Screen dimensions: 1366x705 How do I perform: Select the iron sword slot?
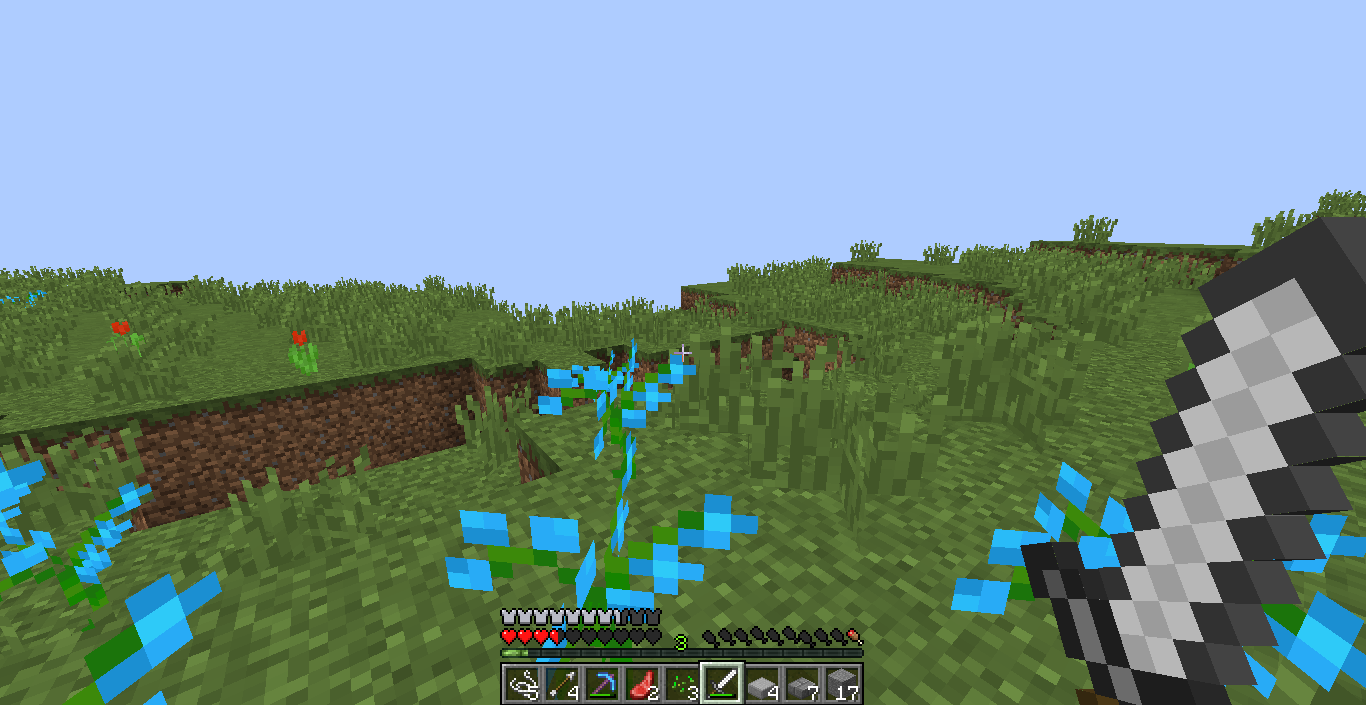click(721, 684)
